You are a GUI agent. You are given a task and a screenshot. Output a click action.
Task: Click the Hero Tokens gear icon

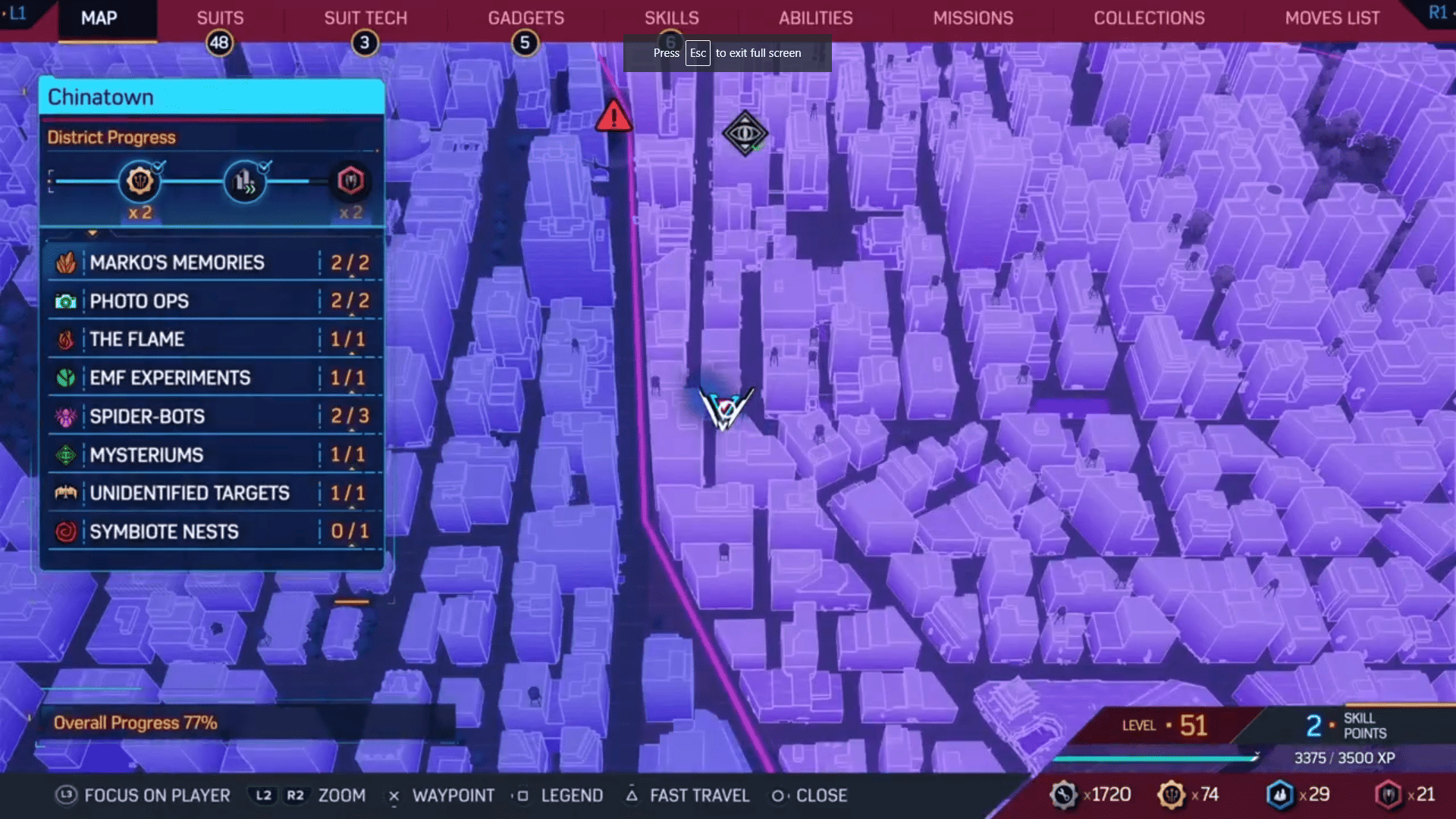click(x=1171, y=794)
